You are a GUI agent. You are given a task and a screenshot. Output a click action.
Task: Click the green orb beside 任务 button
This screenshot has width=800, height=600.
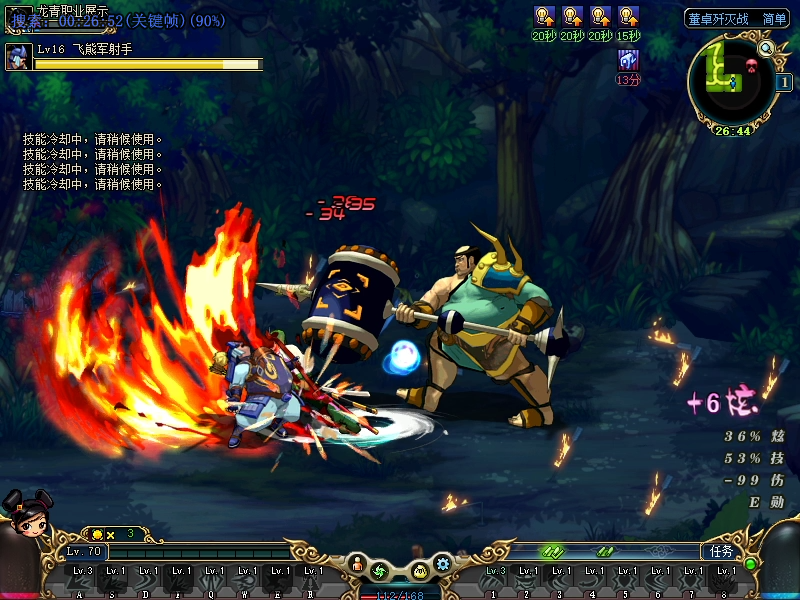750,564
